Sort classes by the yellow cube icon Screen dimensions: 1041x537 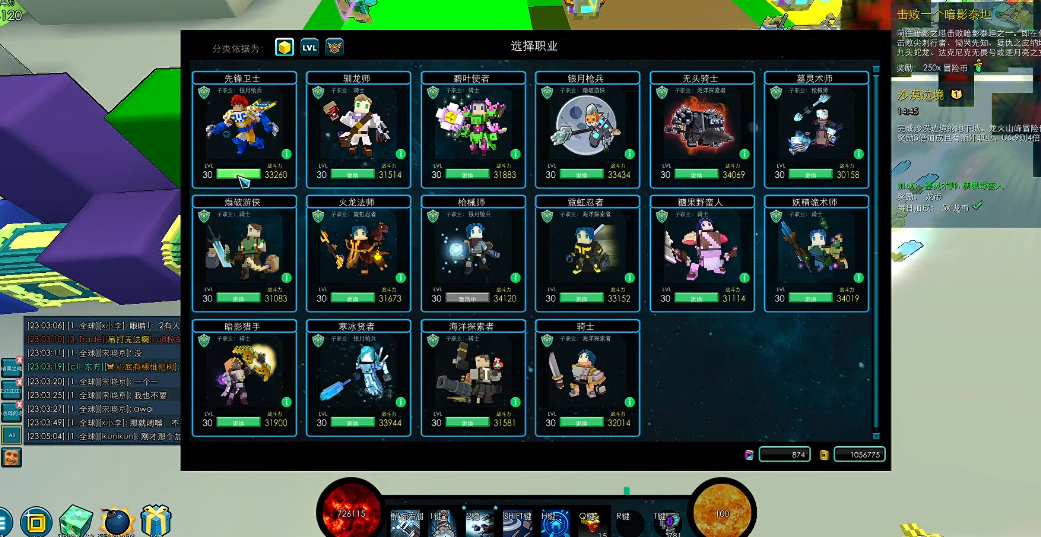click(285, 47)
